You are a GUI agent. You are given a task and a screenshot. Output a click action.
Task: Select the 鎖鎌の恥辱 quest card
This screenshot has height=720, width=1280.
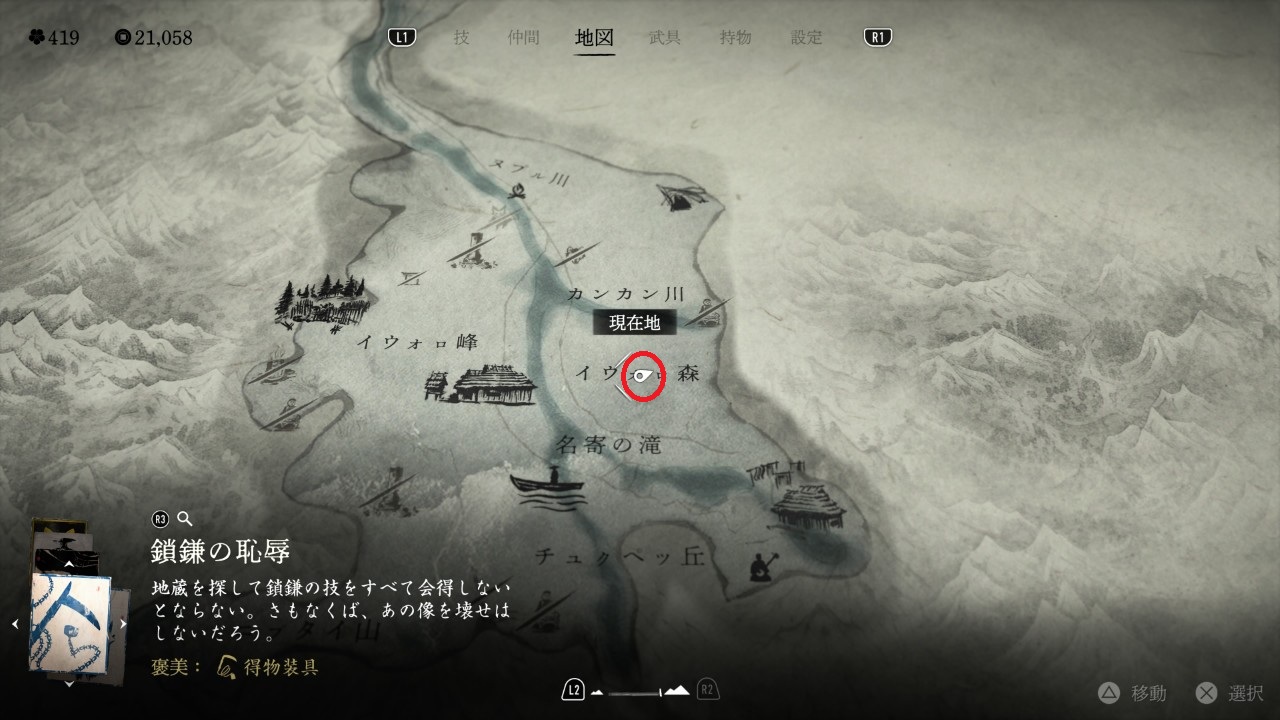[69, 622]
